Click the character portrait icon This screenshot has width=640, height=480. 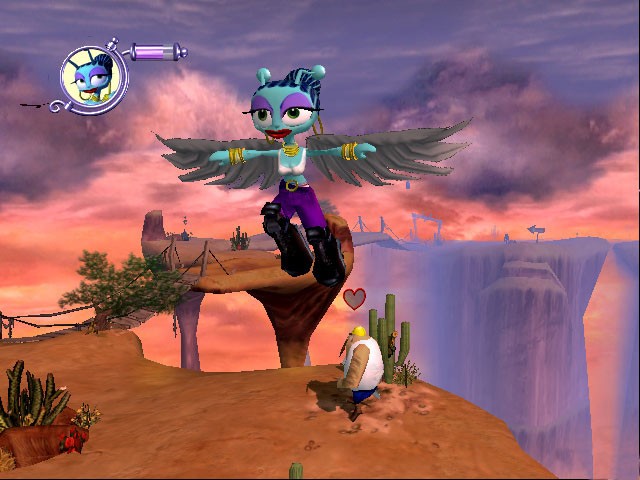[x=92, y=76]
